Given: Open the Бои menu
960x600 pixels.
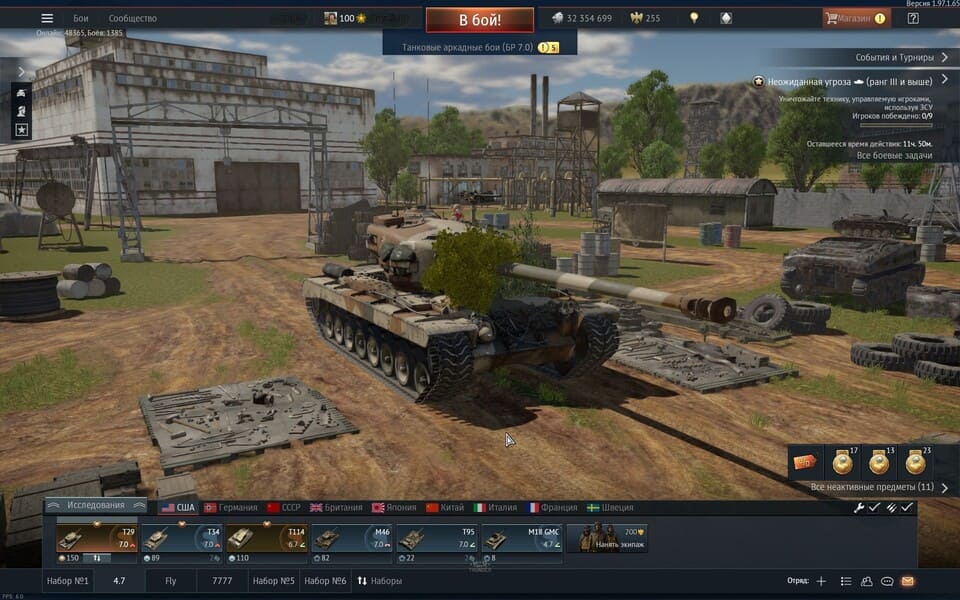Looking at the screenshot, I should coord(81,18).
